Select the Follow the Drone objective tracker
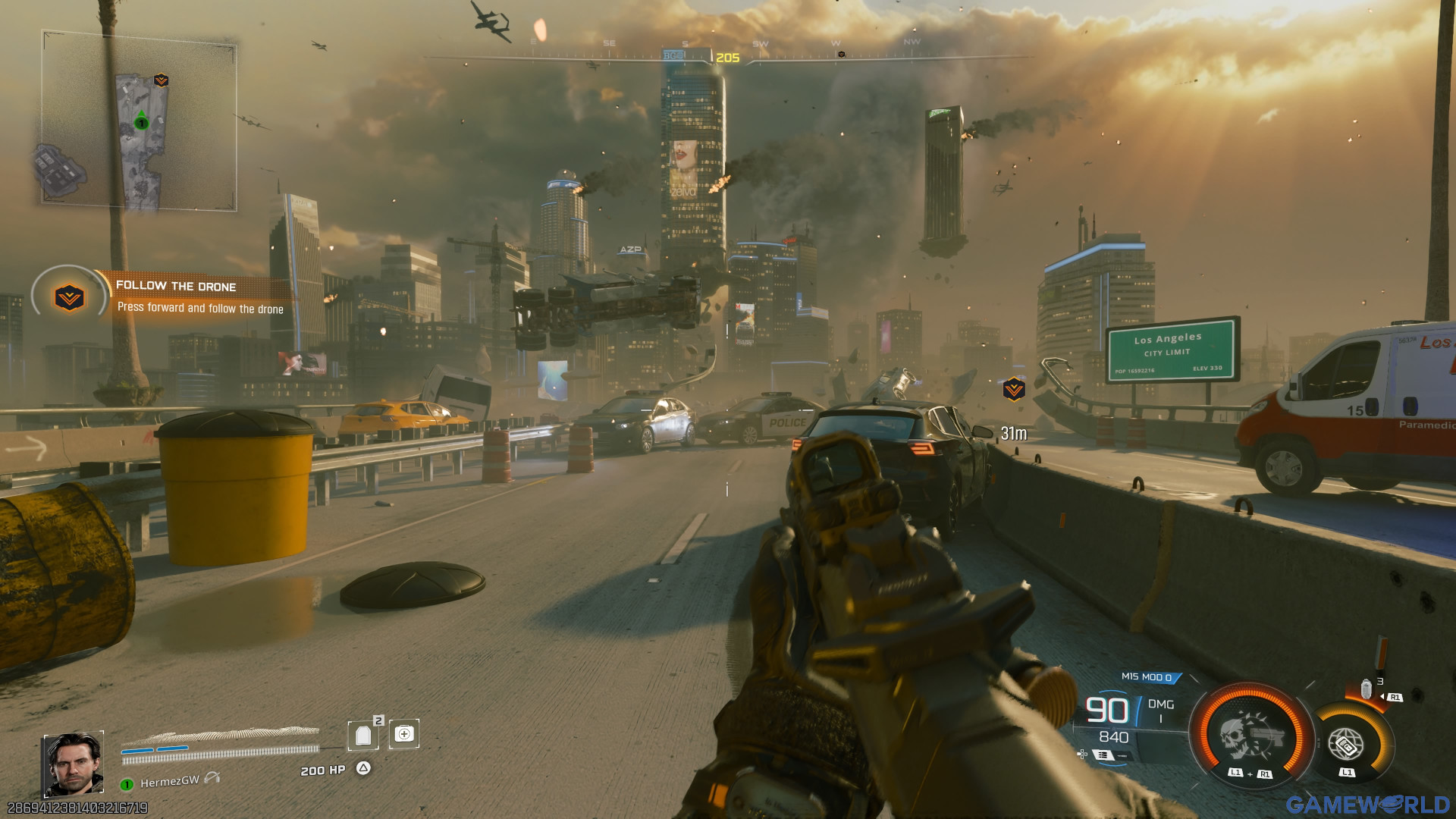 click(174, 297)
